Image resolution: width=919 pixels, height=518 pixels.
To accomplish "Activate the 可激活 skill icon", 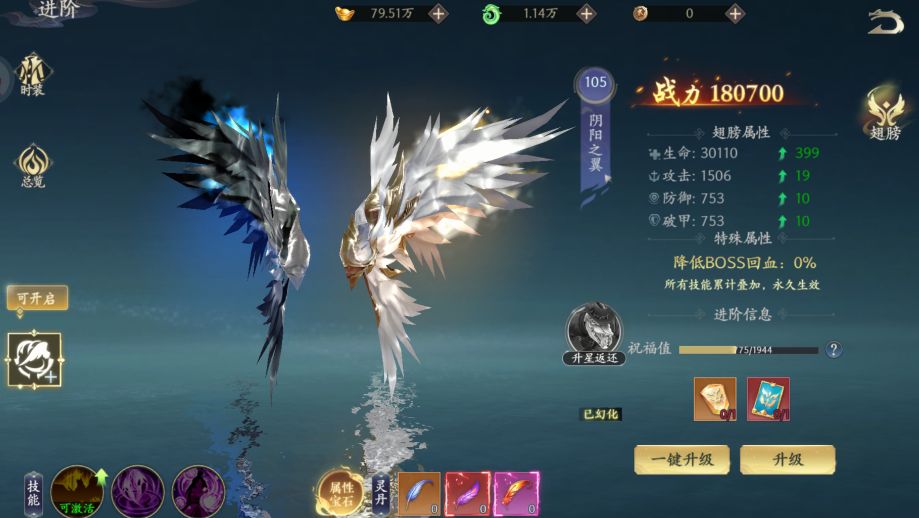I will [77, 491].
